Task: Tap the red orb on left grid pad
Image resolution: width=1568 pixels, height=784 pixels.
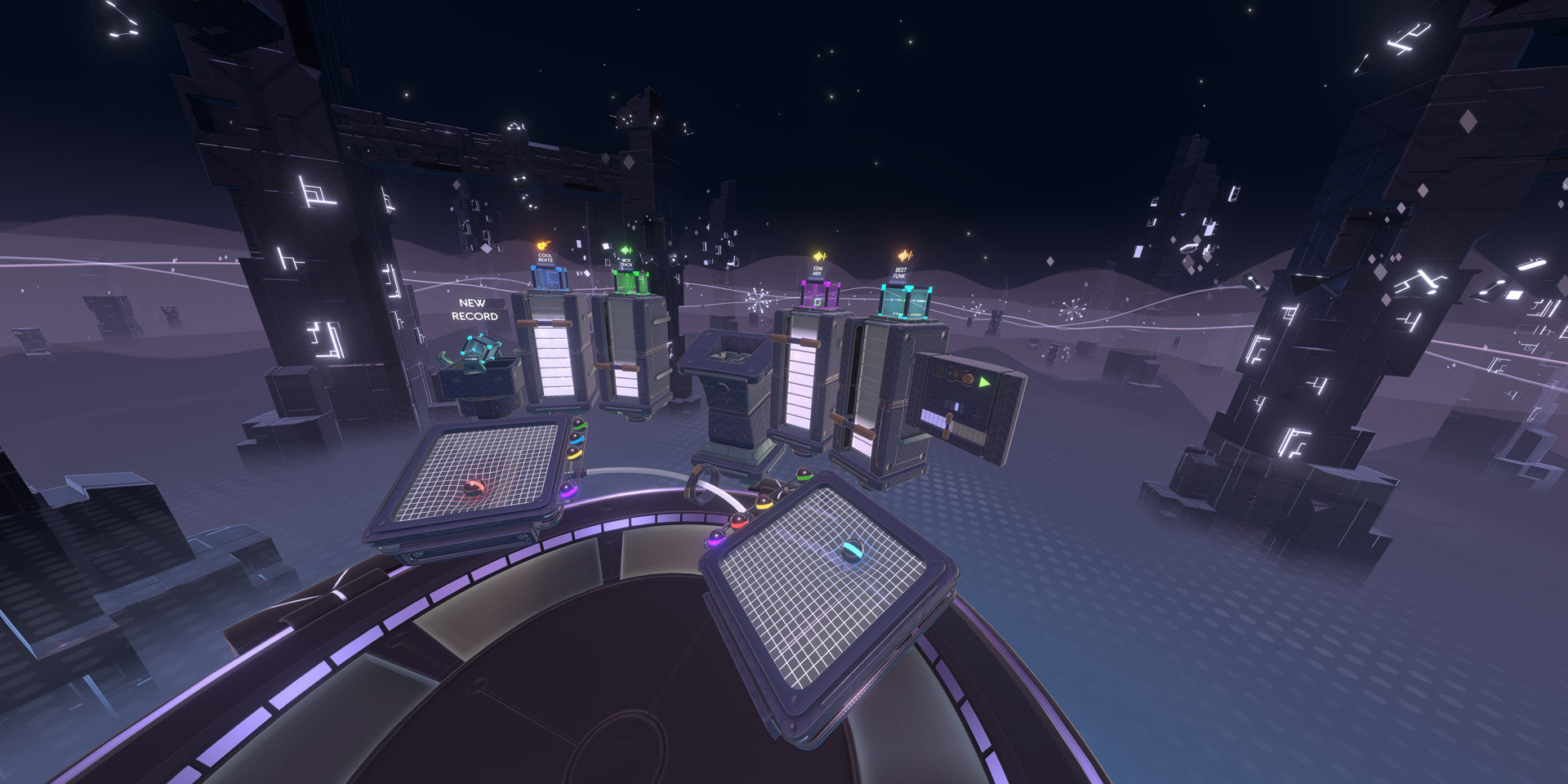Action: (473, 488)
